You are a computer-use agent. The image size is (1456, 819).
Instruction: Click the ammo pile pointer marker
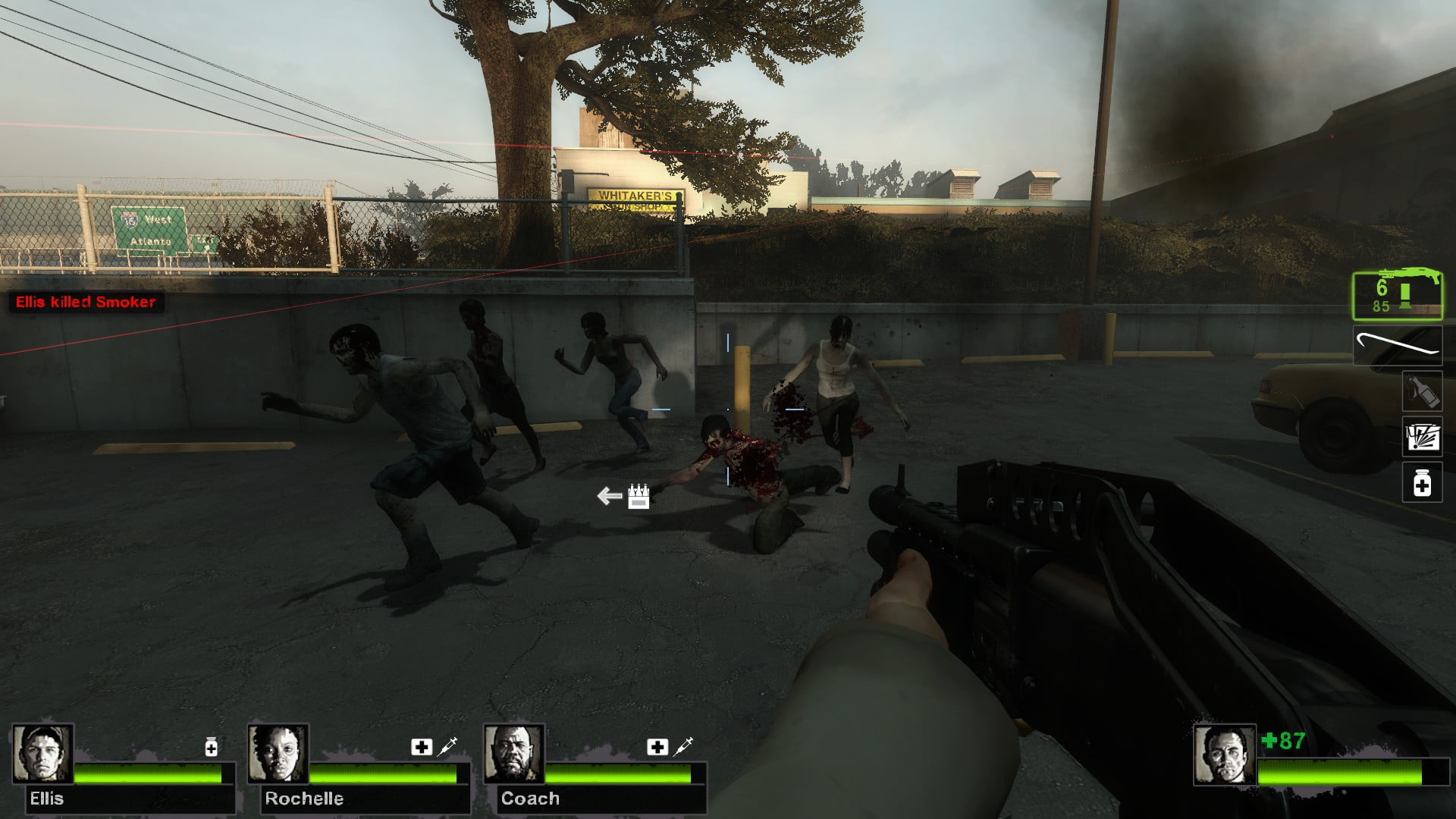(625, 497)
